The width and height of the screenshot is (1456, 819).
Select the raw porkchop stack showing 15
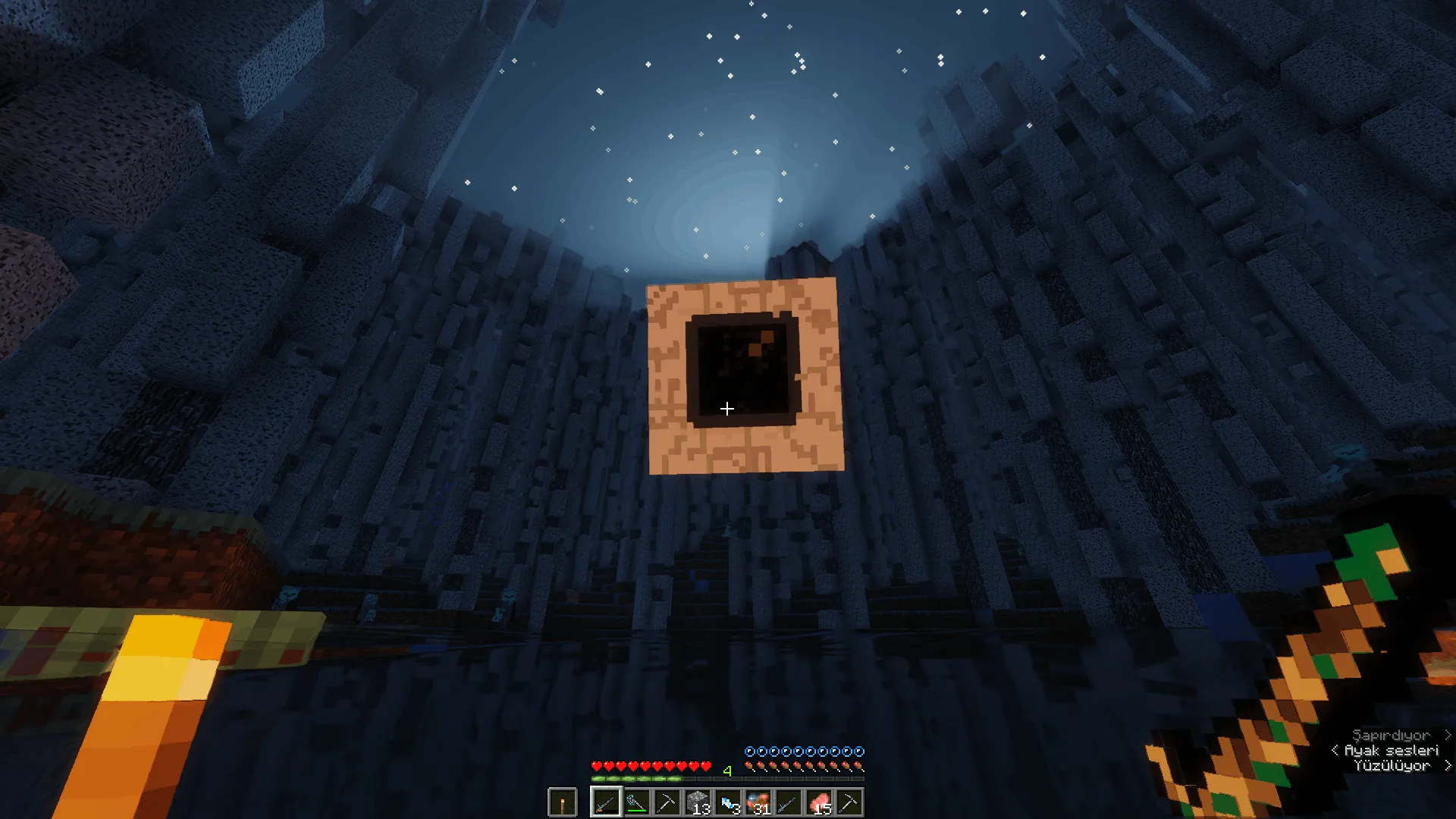[819, 802]
